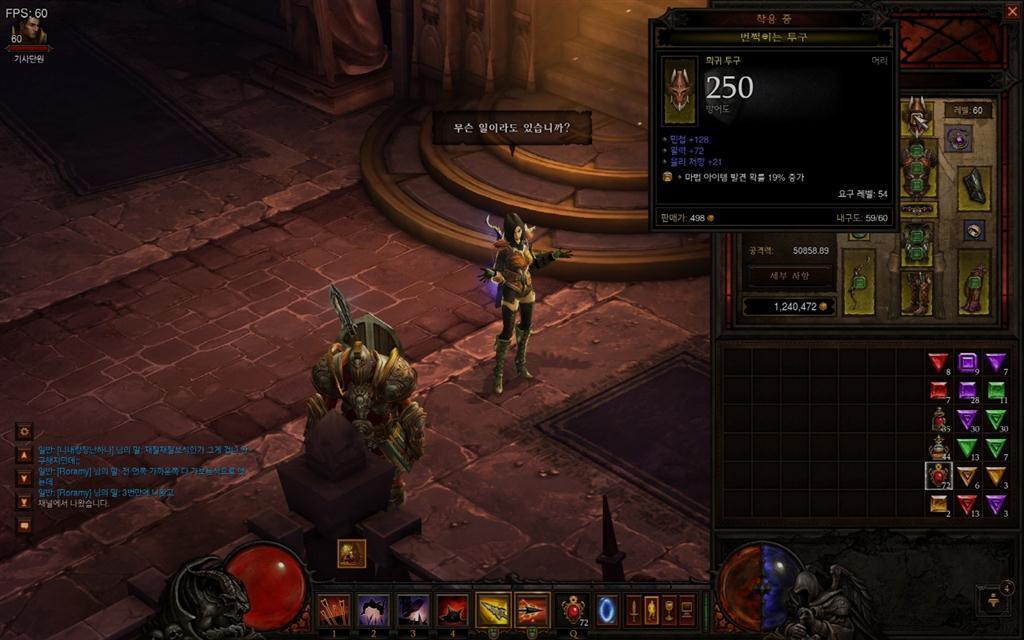Image resolution: width=1024 pixels, height=640 pixels.
Task: Select the equipped amulet slot
Action: (x=958, y=138)
